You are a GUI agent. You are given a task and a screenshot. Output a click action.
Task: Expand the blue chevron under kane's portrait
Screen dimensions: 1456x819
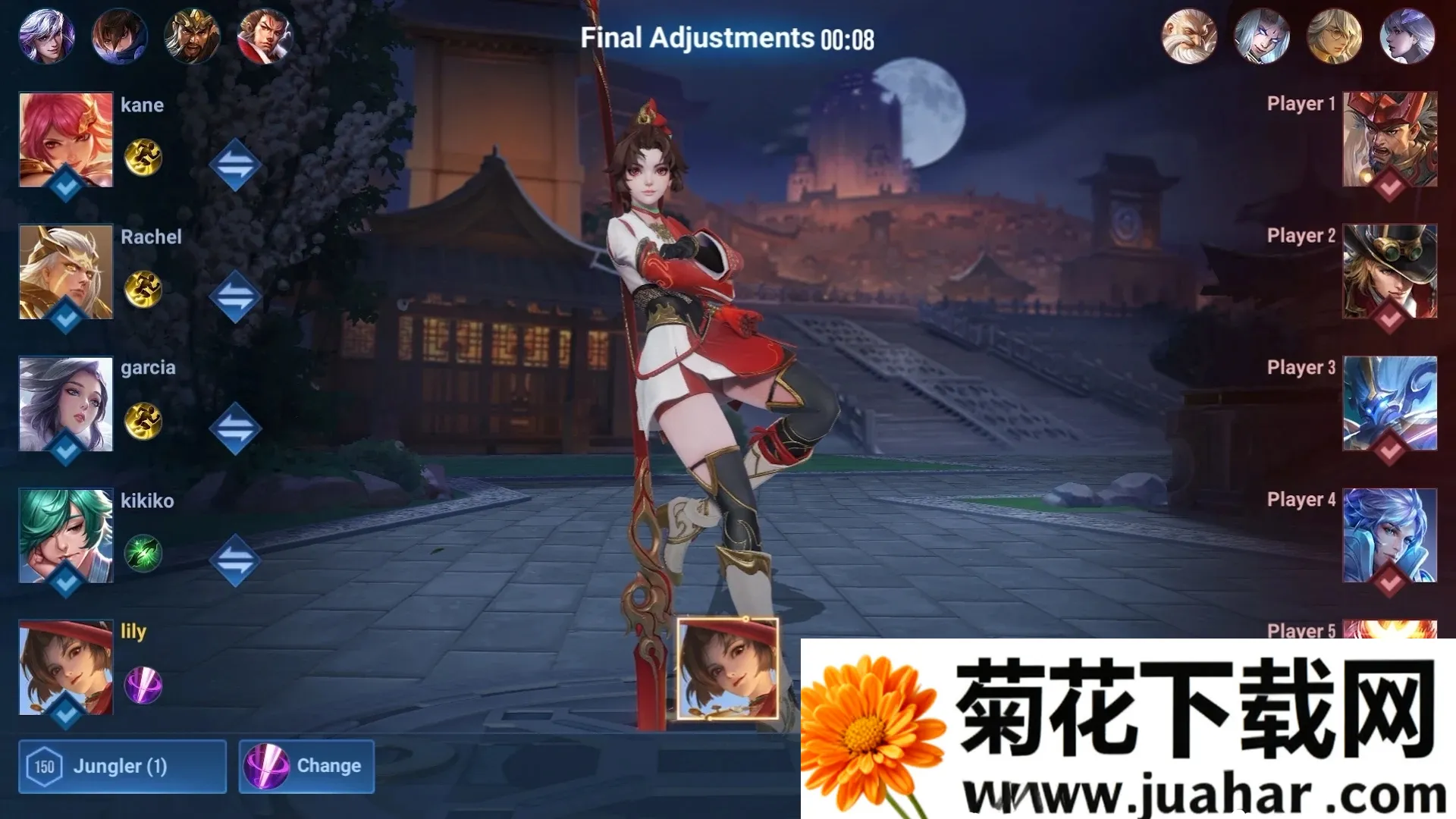coord(64,184)
